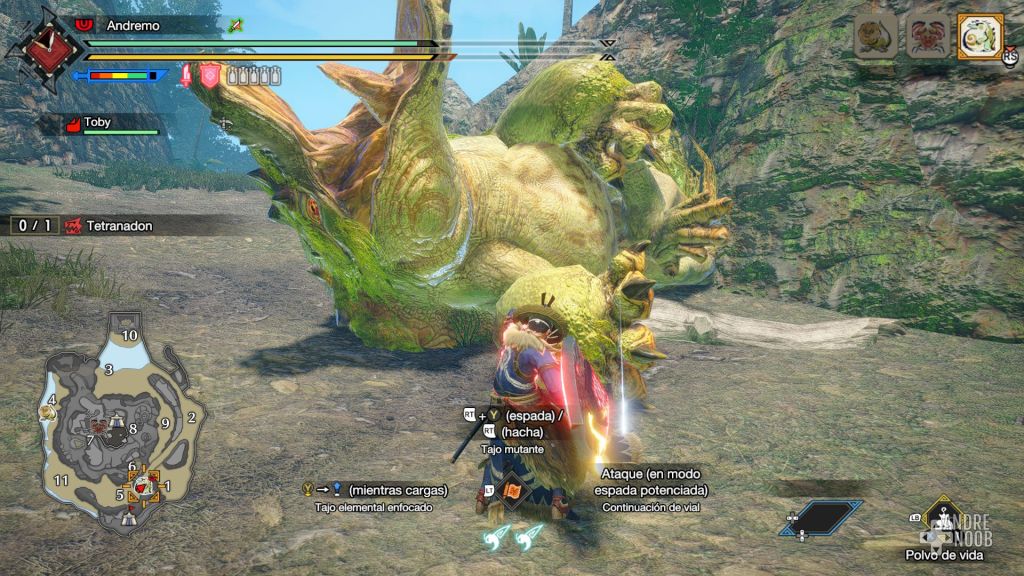
Task: Select the base camp tent on minimap
Action: pyautogui.click(x=127, y=518)
